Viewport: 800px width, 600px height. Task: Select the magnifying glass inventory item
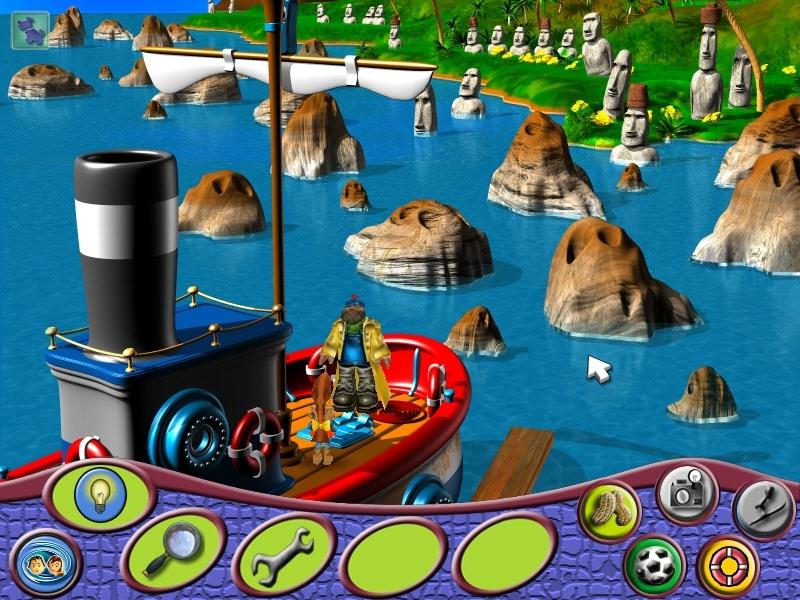click(x=171, y=548)
